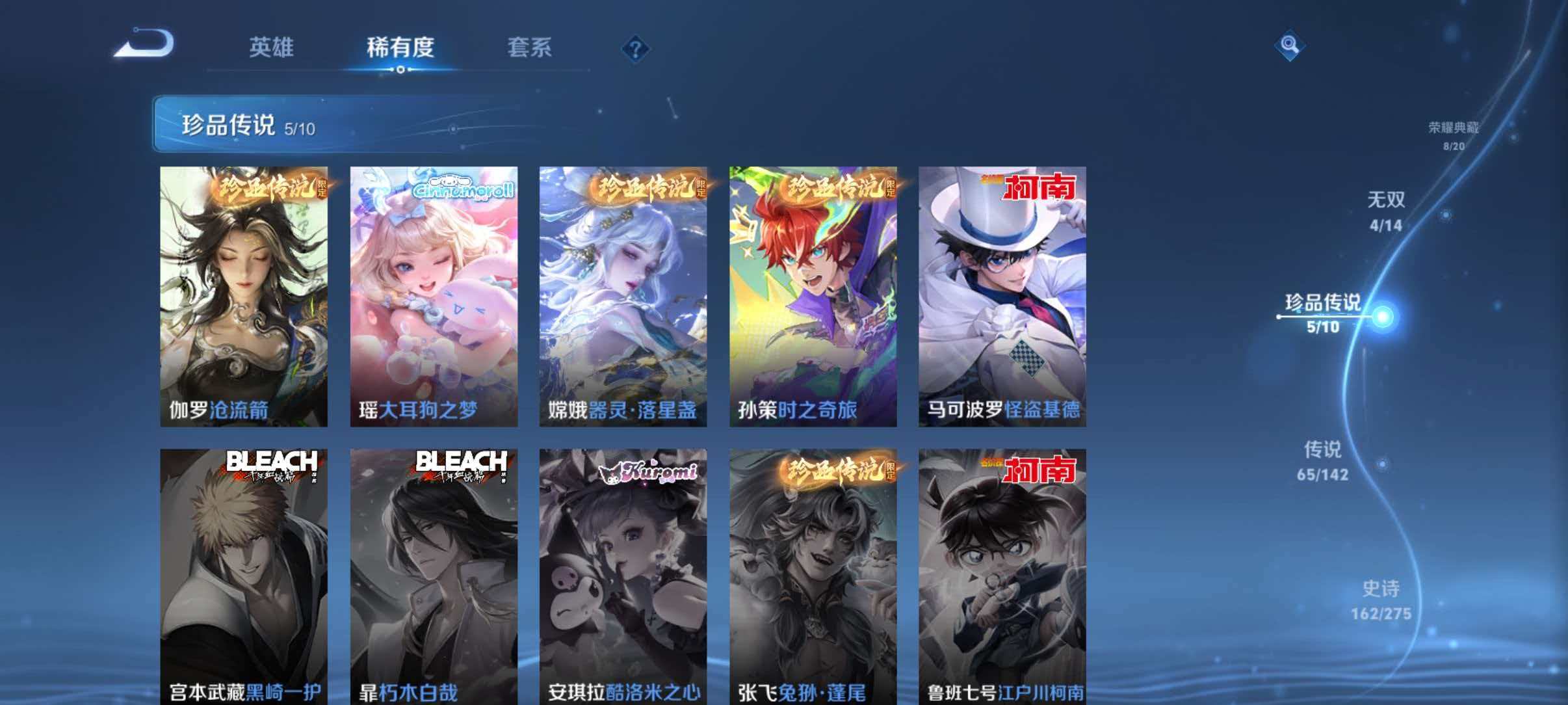Open the 张飞兔孙·蓬尾 skin card
The height and width of the screenshot is (705, 1568).
coord(813,572)
